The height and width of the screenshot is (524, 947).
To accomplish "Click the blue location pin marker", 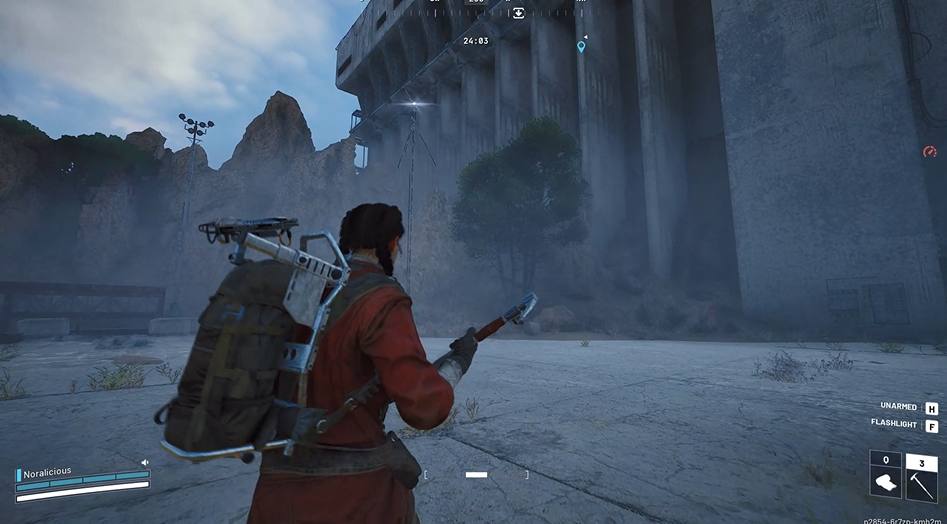I will (581, 46).
